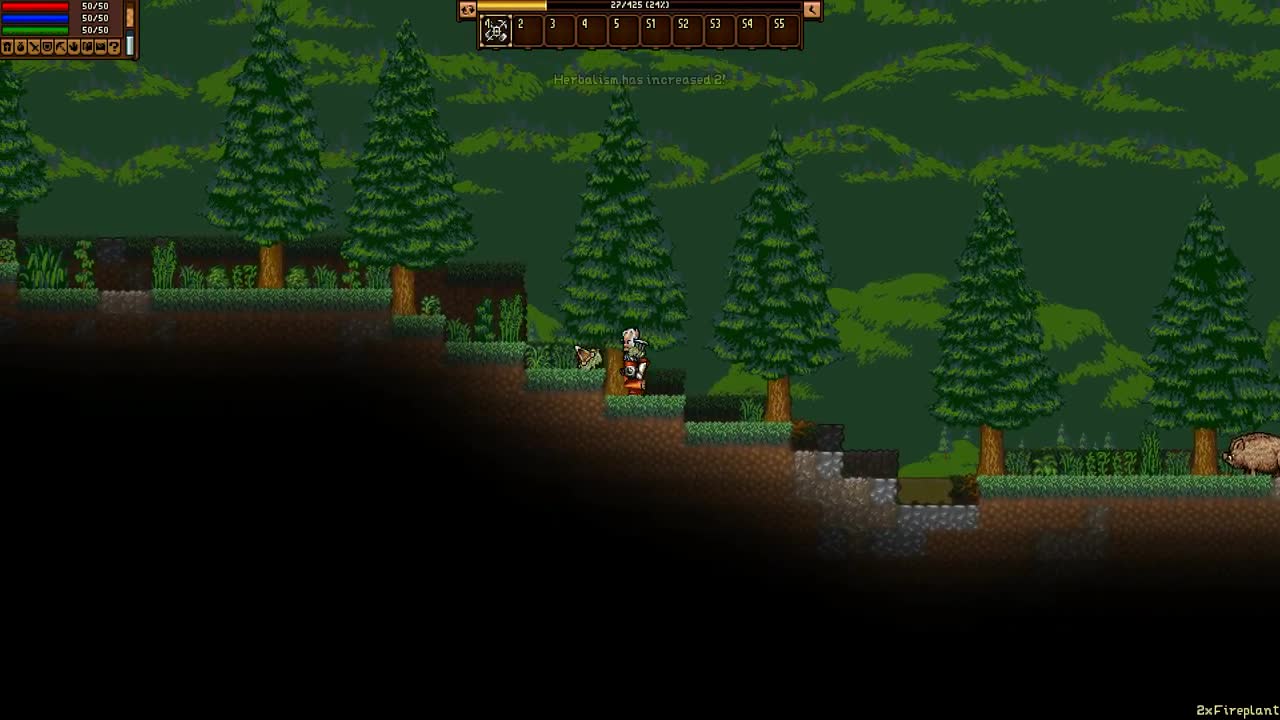Screen dimensions: 1280x720
Task: Select the crossed-swords equipment icon
Action: [x=35, y=47]
